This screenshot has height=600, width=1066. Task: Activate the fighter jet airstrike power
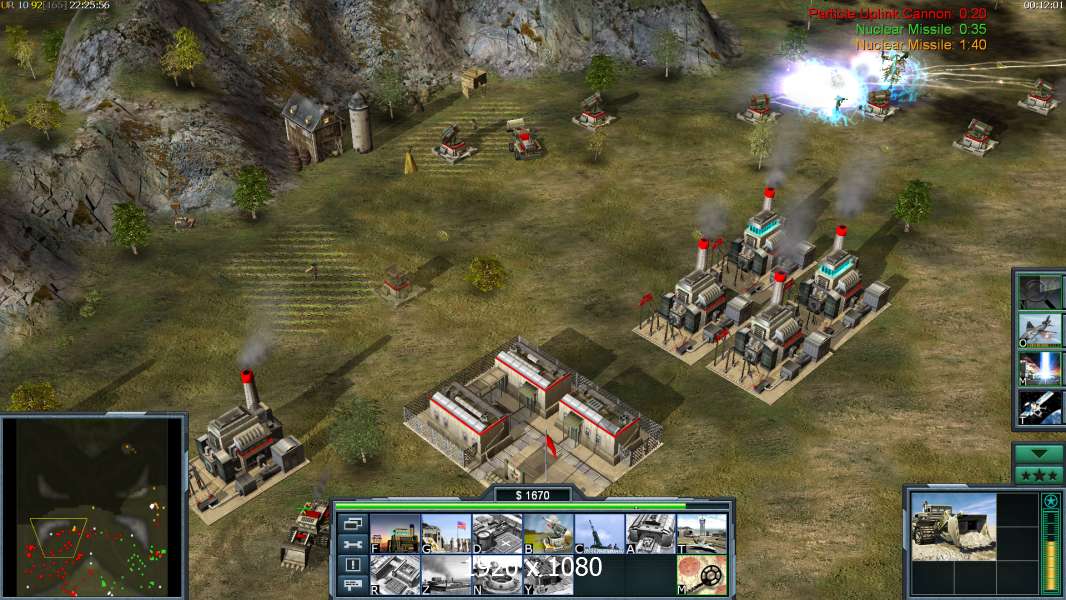(x=1040, y=329)
